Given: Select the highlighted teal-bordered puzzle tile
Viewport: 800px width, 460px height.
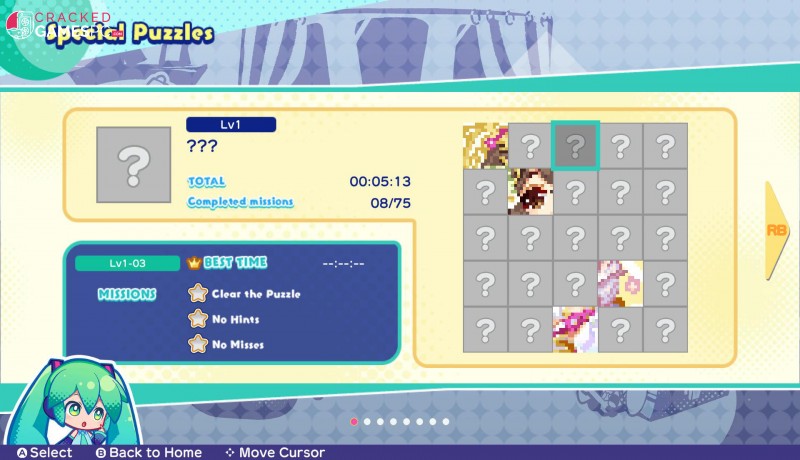Looking at the screenshot, I should 575,146.
